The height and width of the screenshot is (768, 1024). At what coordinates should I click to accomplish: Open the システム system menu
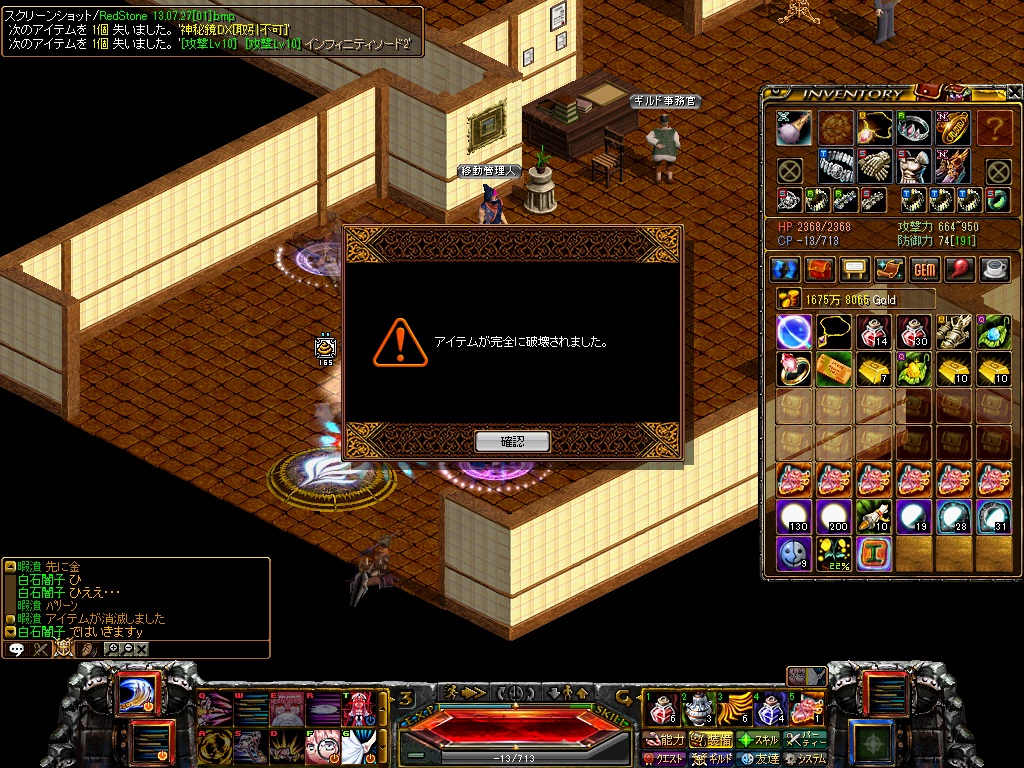click(806, 759)
